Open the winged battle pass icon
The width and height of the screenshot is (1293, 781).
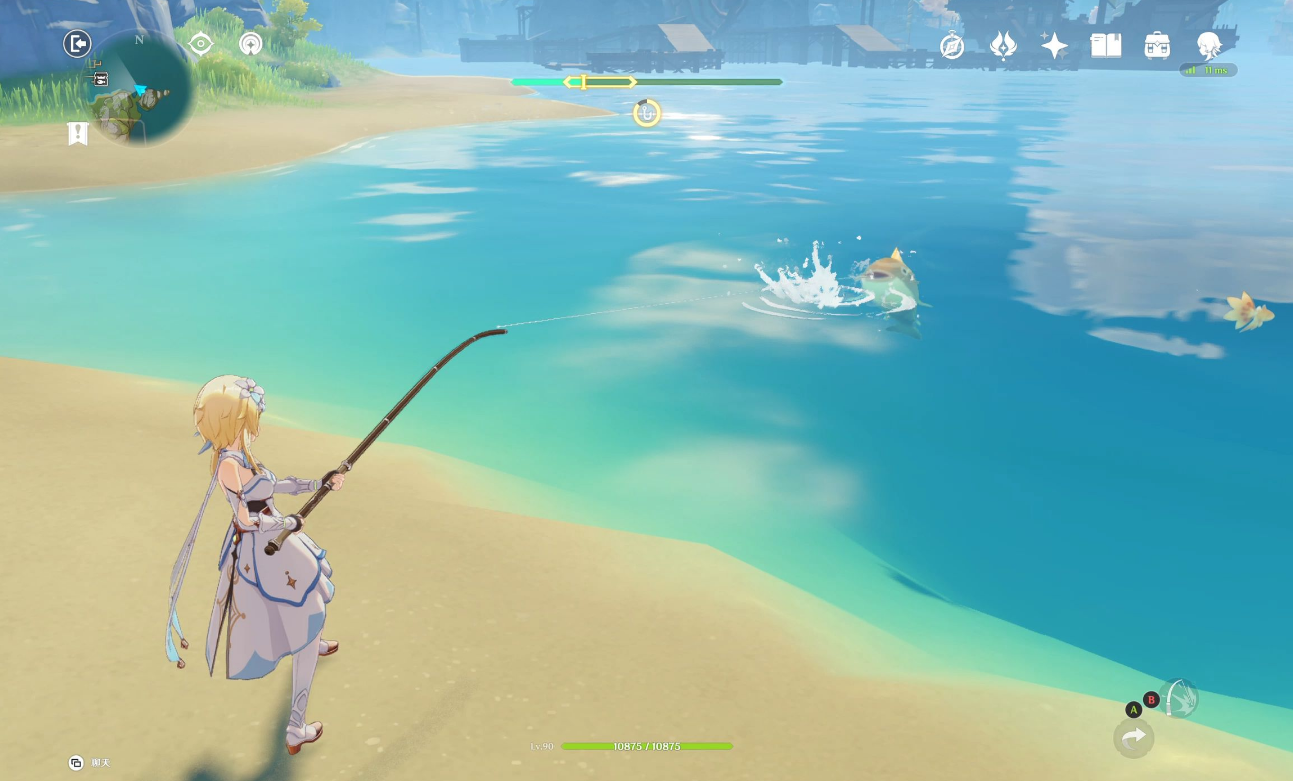click(x=1003, y=45)
